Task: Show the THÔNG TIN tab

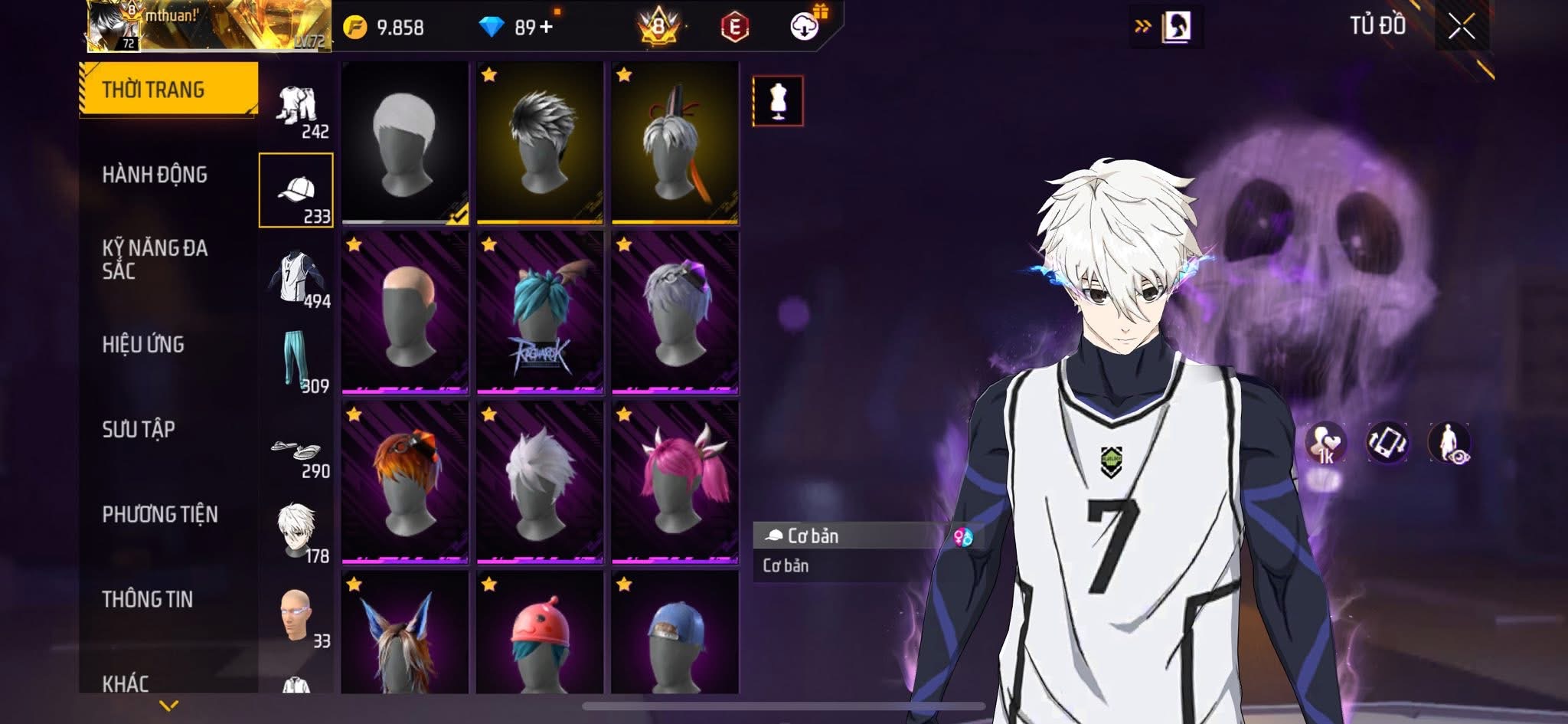Action: point(147,599)
